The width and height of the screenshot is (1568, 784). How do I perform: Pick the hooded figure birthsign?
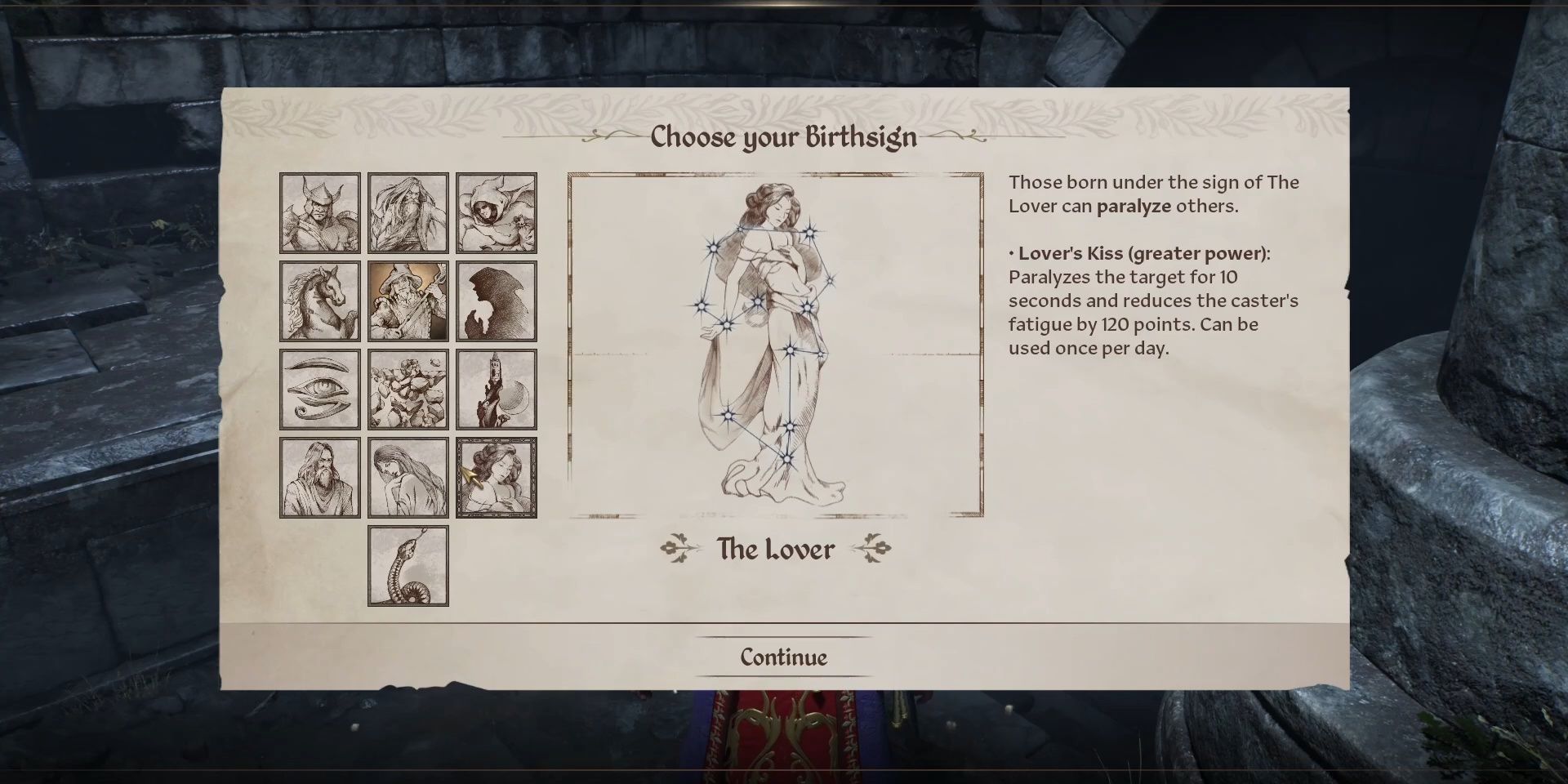(x=496, y=213)
